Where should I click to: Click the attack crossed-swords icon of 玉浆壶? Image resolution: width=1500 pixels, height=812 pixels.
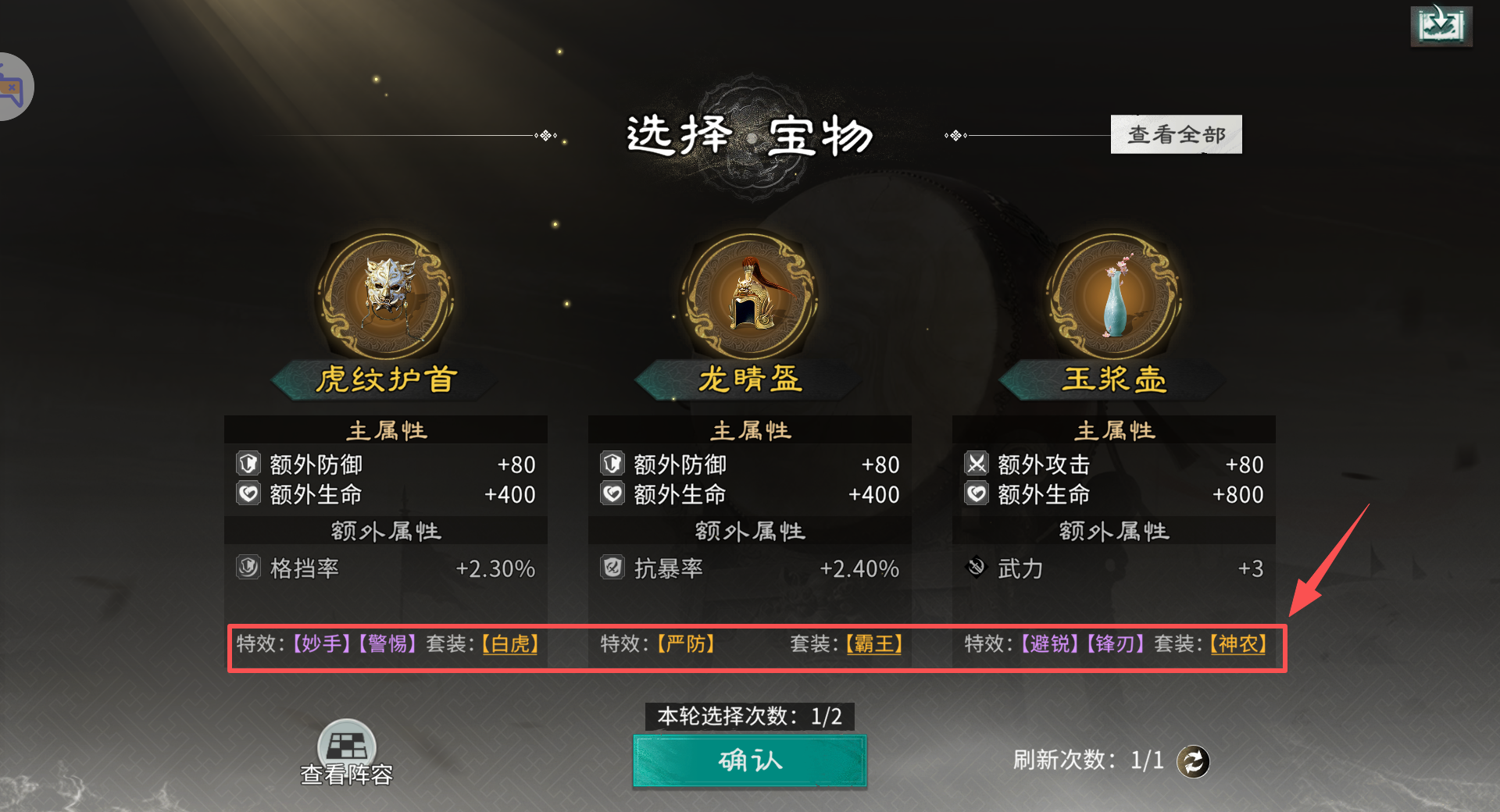click(977, 464)
